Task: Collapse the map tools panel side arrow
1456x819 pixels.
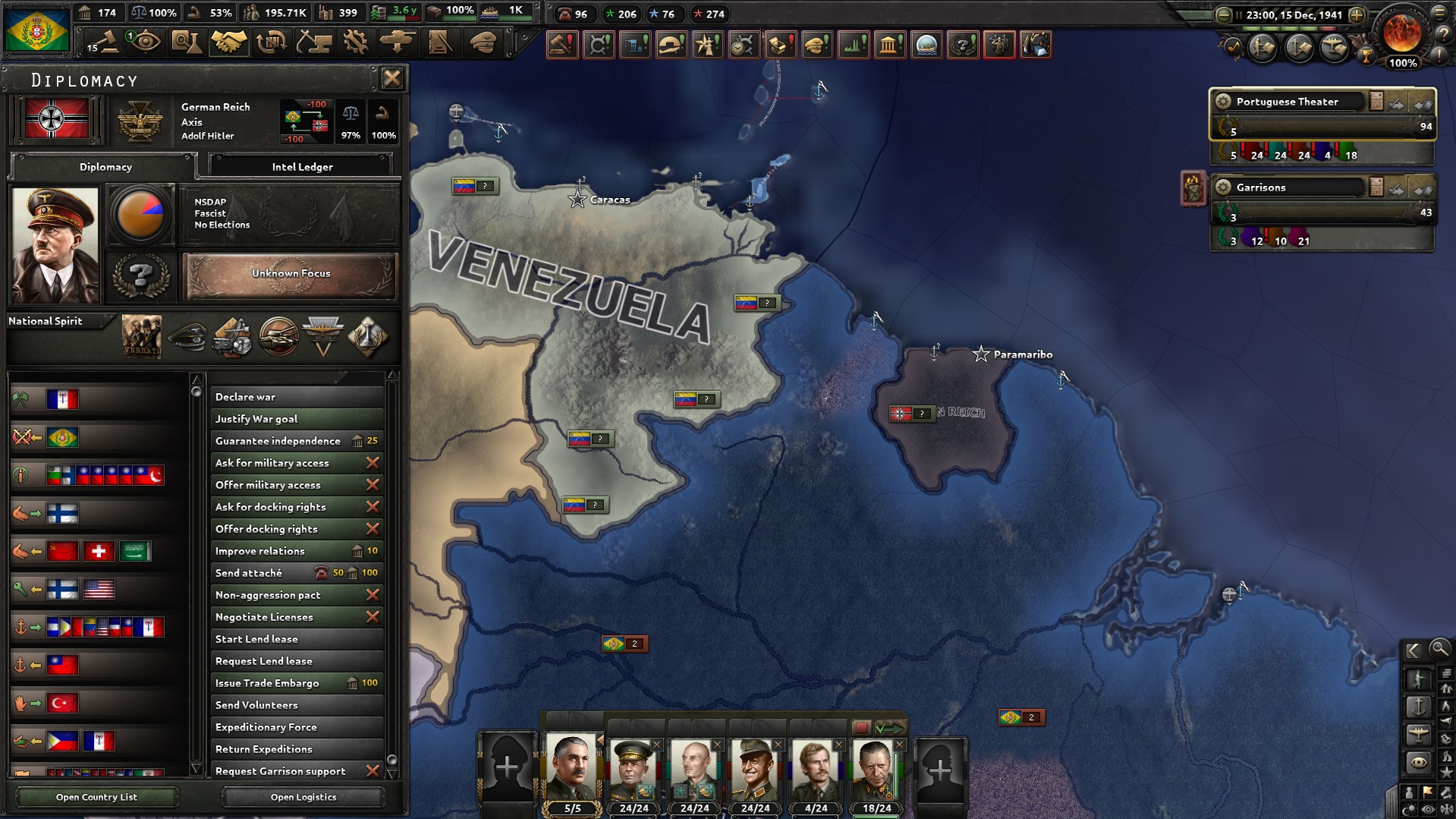Action: click(x=1413, y=650)
